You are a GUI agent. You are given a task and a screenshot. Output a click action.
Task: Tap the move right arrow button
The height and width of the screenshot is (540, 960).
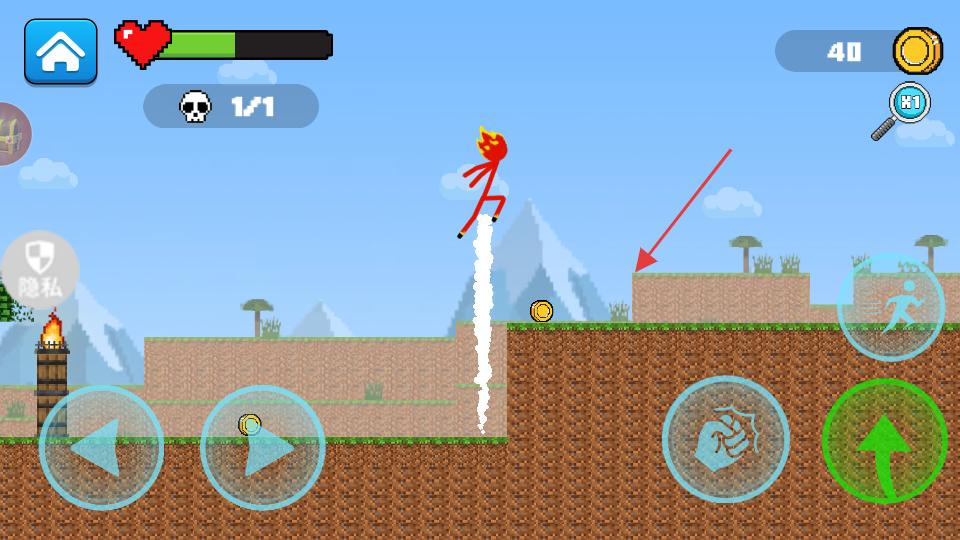262,448
